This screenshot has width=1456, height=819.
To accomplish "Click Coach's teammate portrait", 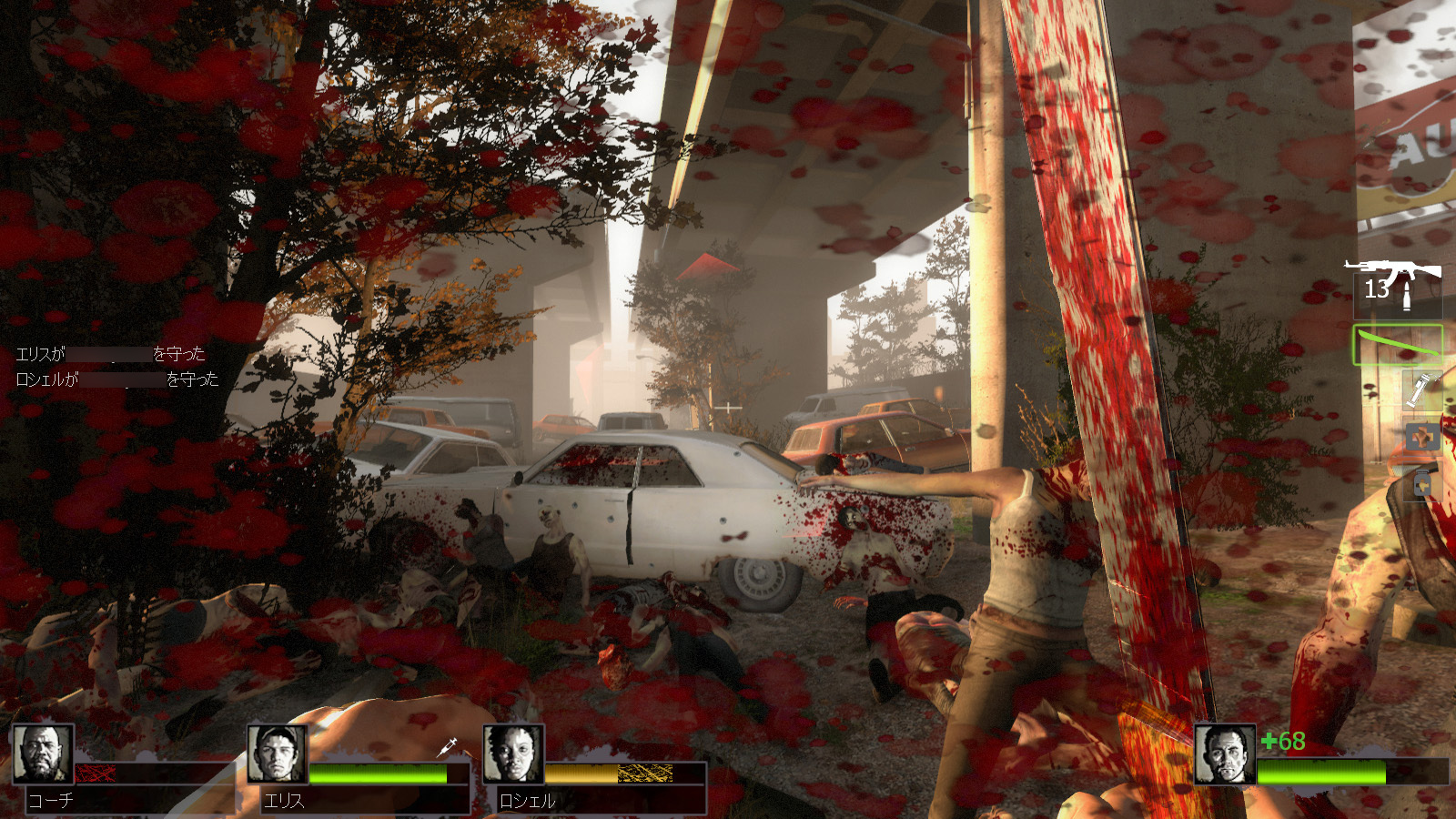I will [43, 753].
